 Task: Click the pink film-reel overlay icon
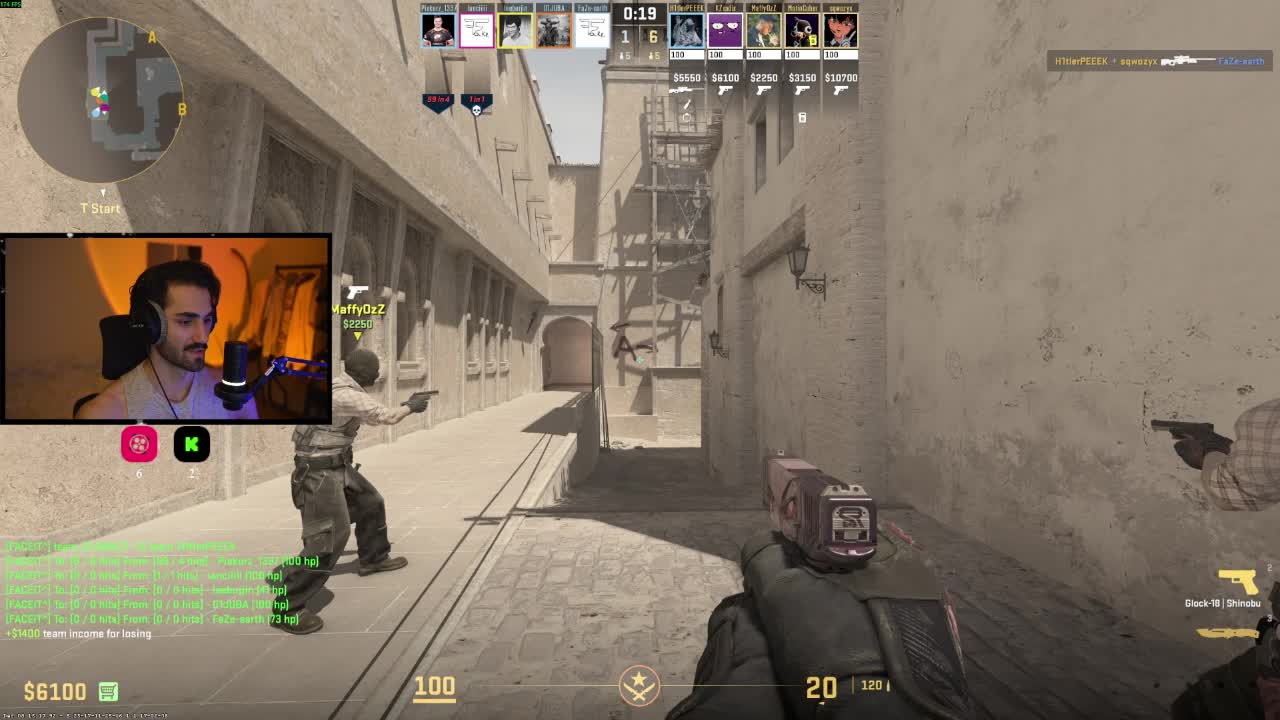(139, 444)
